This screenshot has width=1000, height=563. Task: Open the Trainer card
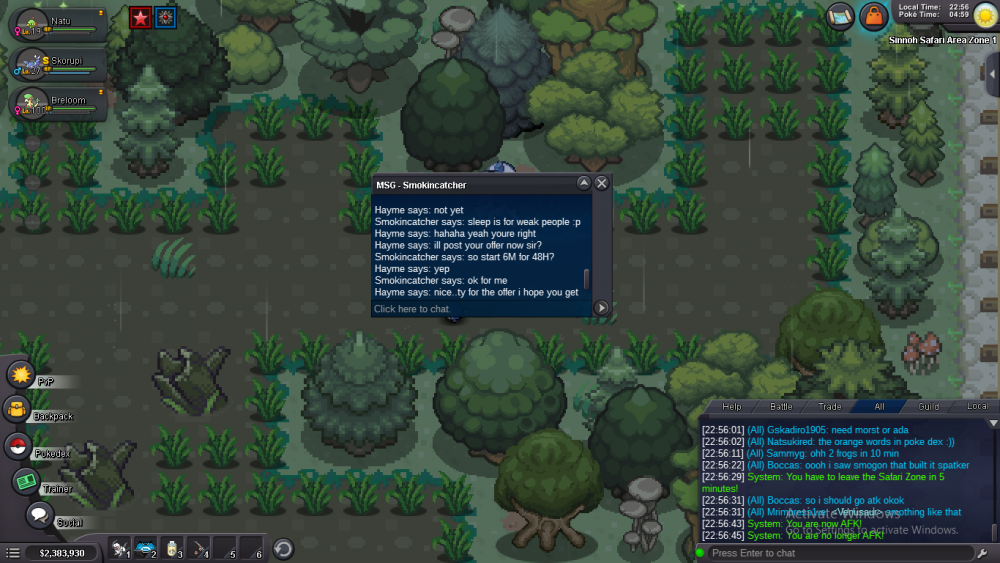point(26,481)
